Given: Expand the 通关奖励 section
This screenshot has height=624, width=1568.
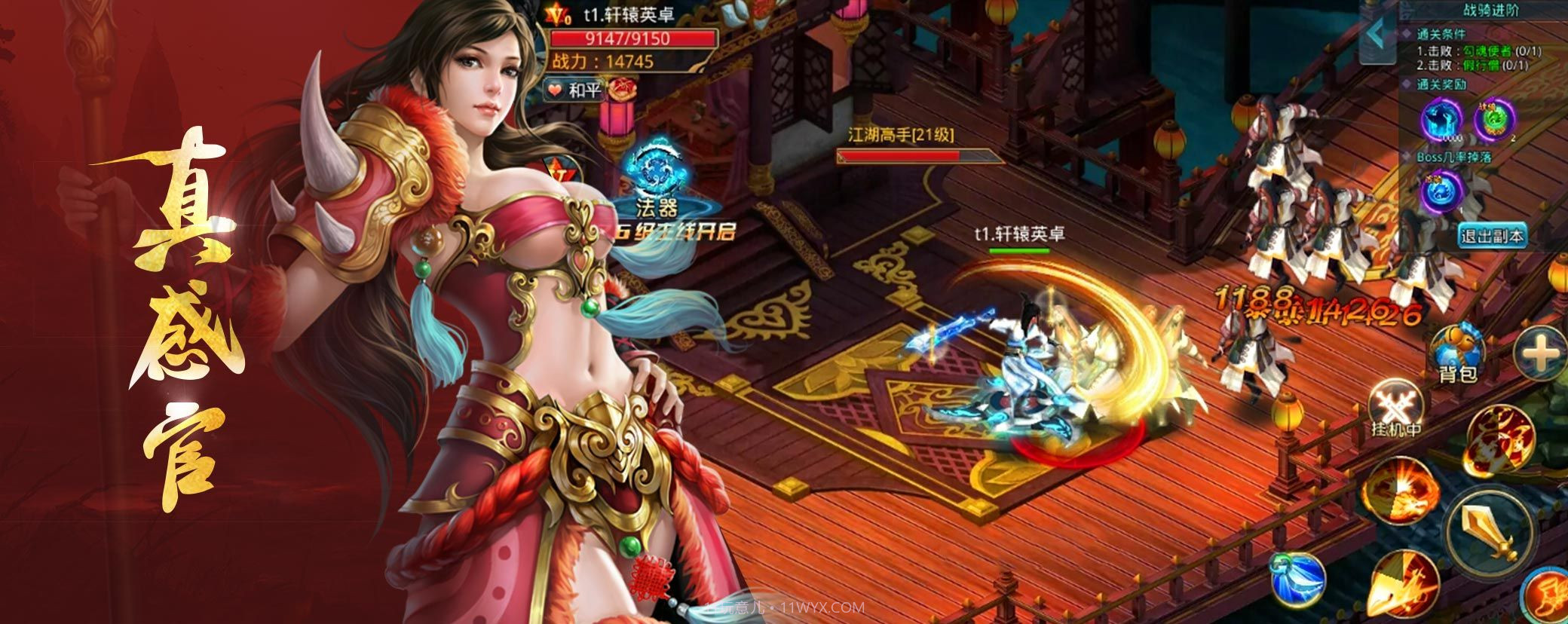Looking at the screenshot, I should (x=1442, y=85).
